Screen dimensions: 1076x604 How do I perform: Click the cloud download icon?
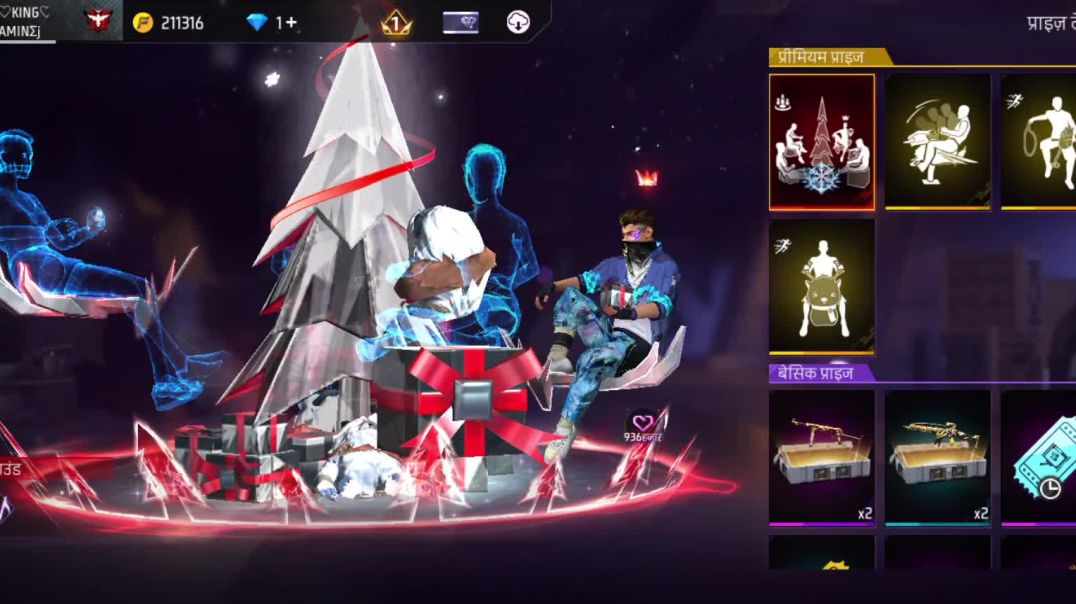pos(518,22)
